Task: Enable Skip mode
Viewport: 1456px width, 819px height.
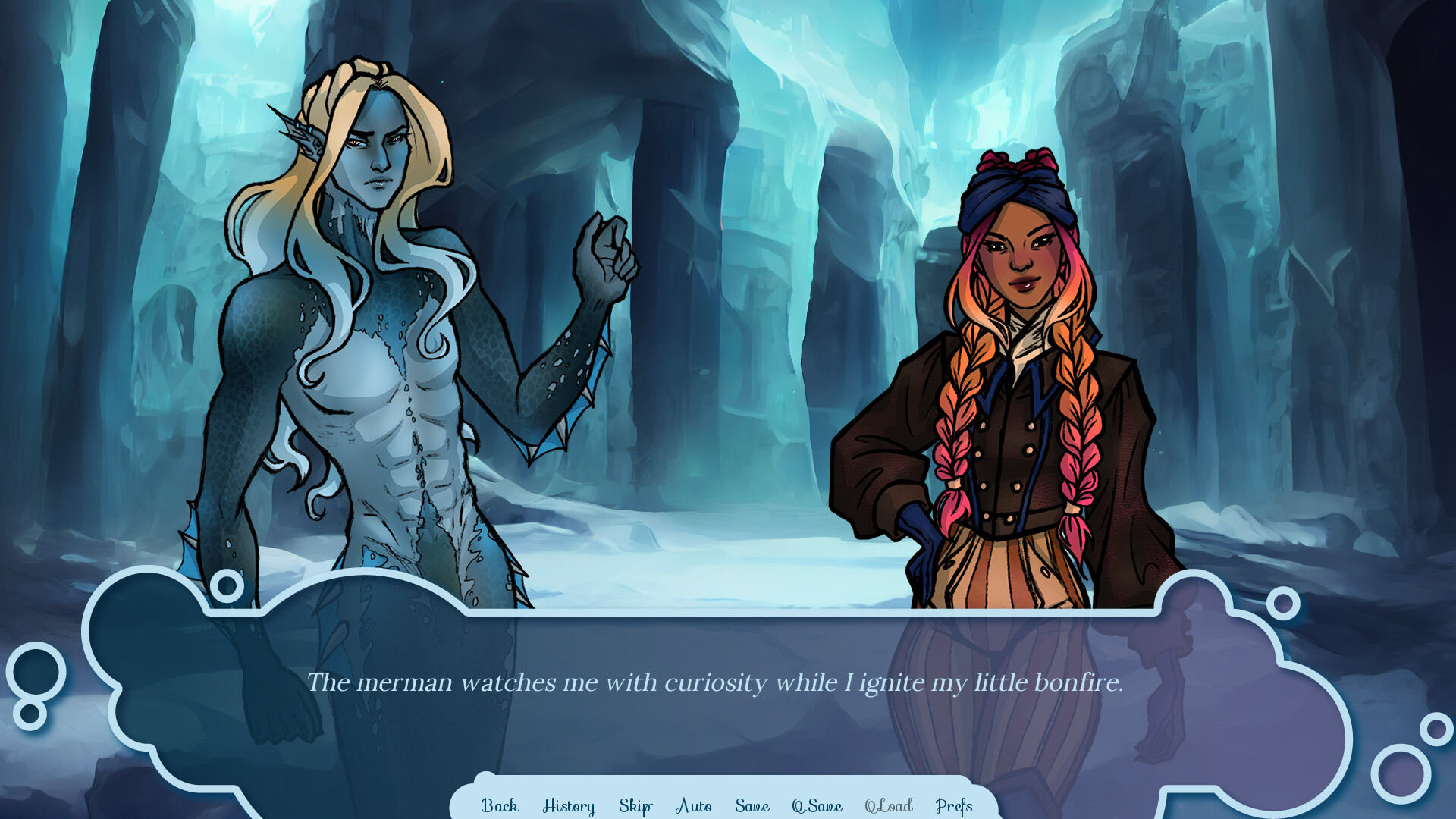Action: click(x=635, y=806)
